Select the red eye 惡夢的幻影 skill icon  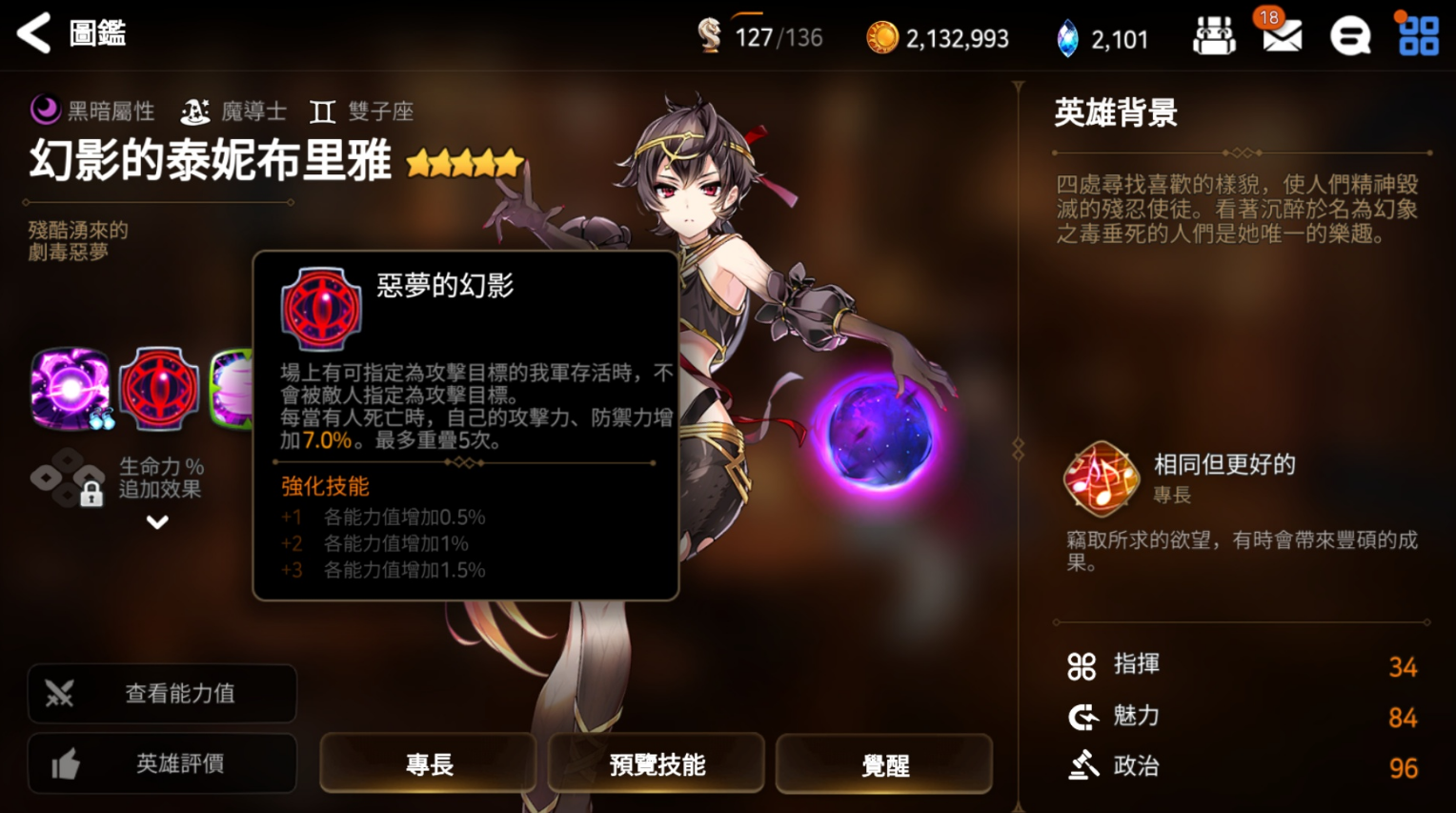pyautogui.click(x=159, y=389)
